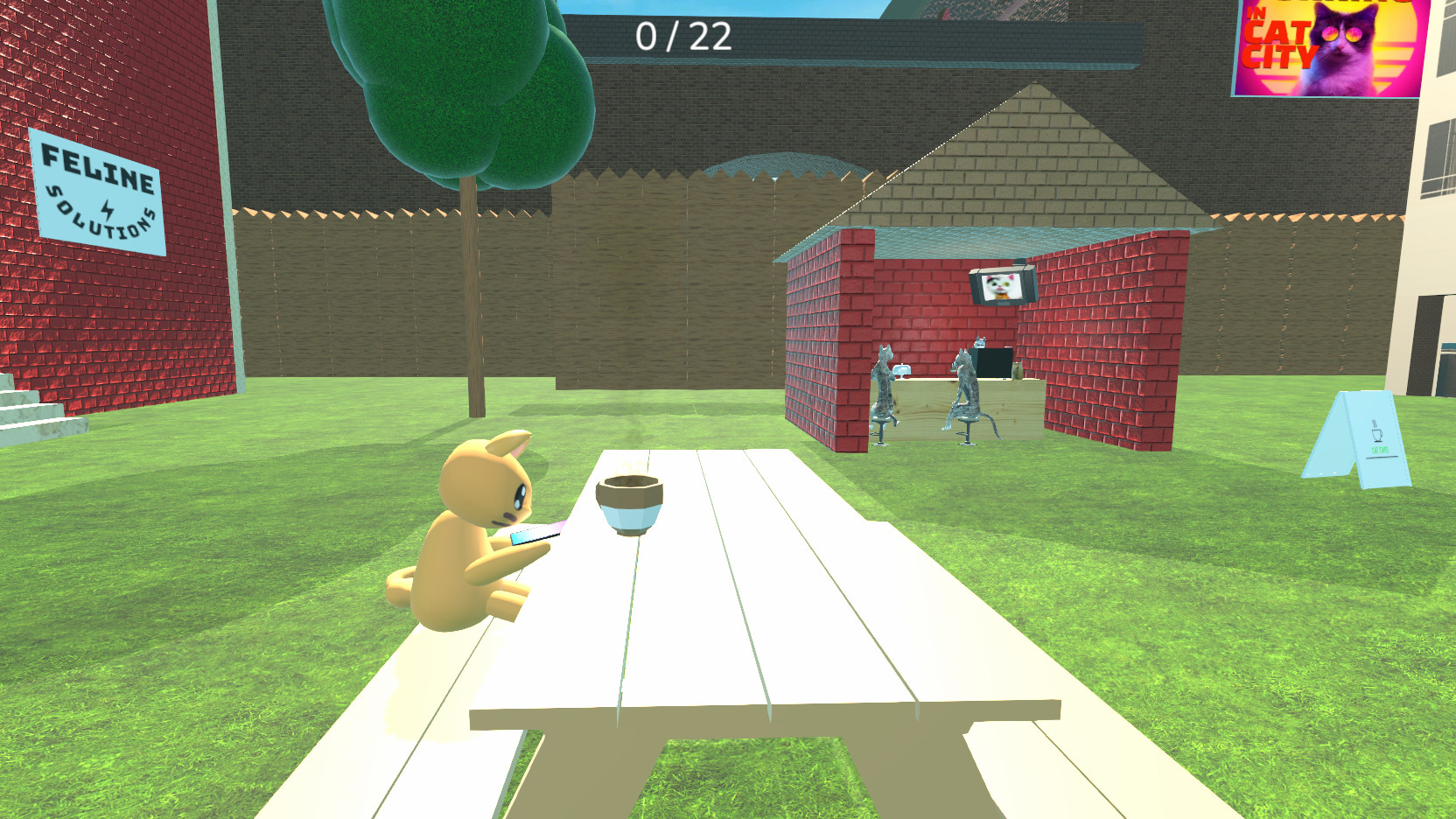Click the coffee cup icon on the Cat Cafe sign
The height and width of the screenshot is (819, 1456).
click(x=1377, y=435)
